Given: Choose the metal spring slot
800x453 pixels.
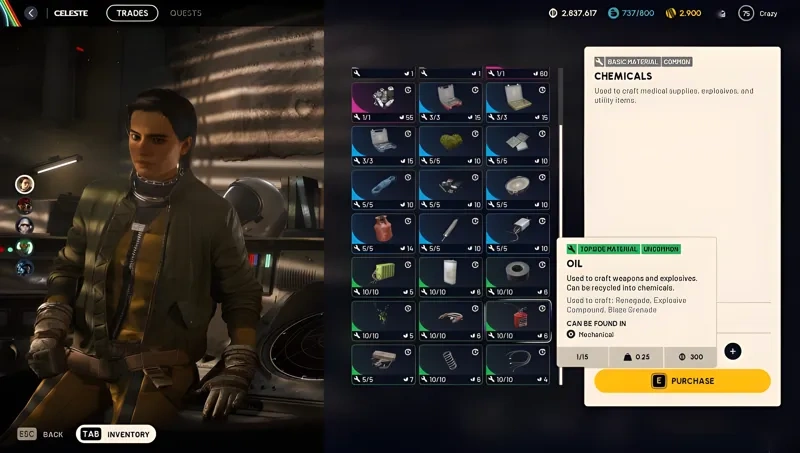Looking at the screenshot, I should pyautogui.click(x=450, y=365).
